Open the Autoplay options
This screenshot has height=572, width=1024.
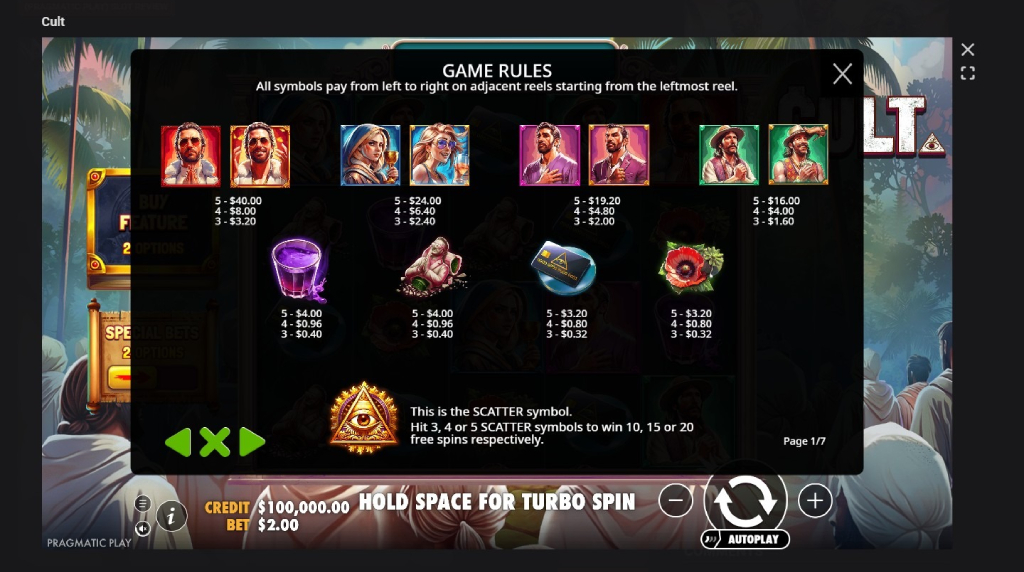click(745, 540)
